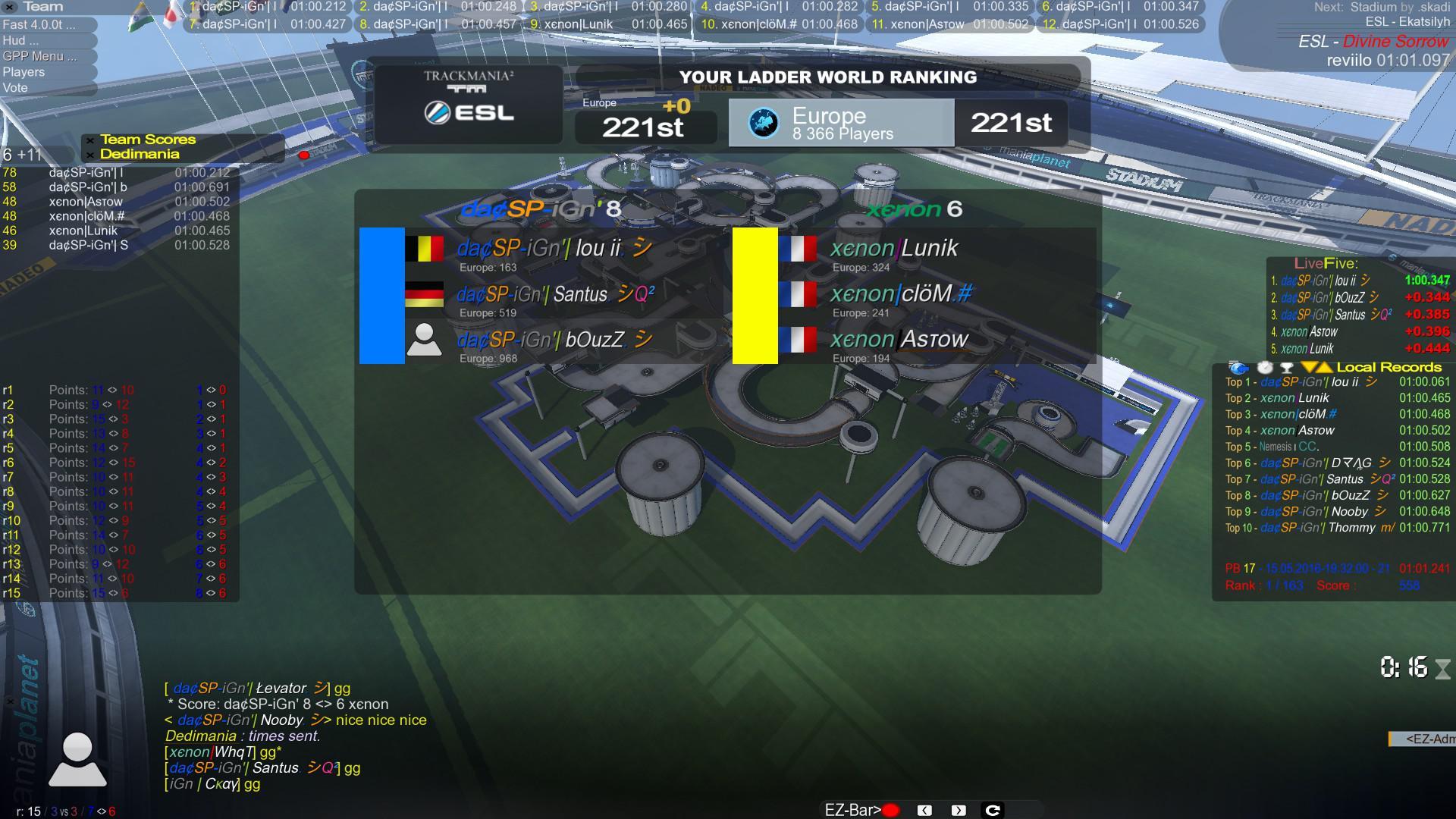Click the EZ-Bar refresh arrow button
The image size is (1456, 819).
click(992, 810)
